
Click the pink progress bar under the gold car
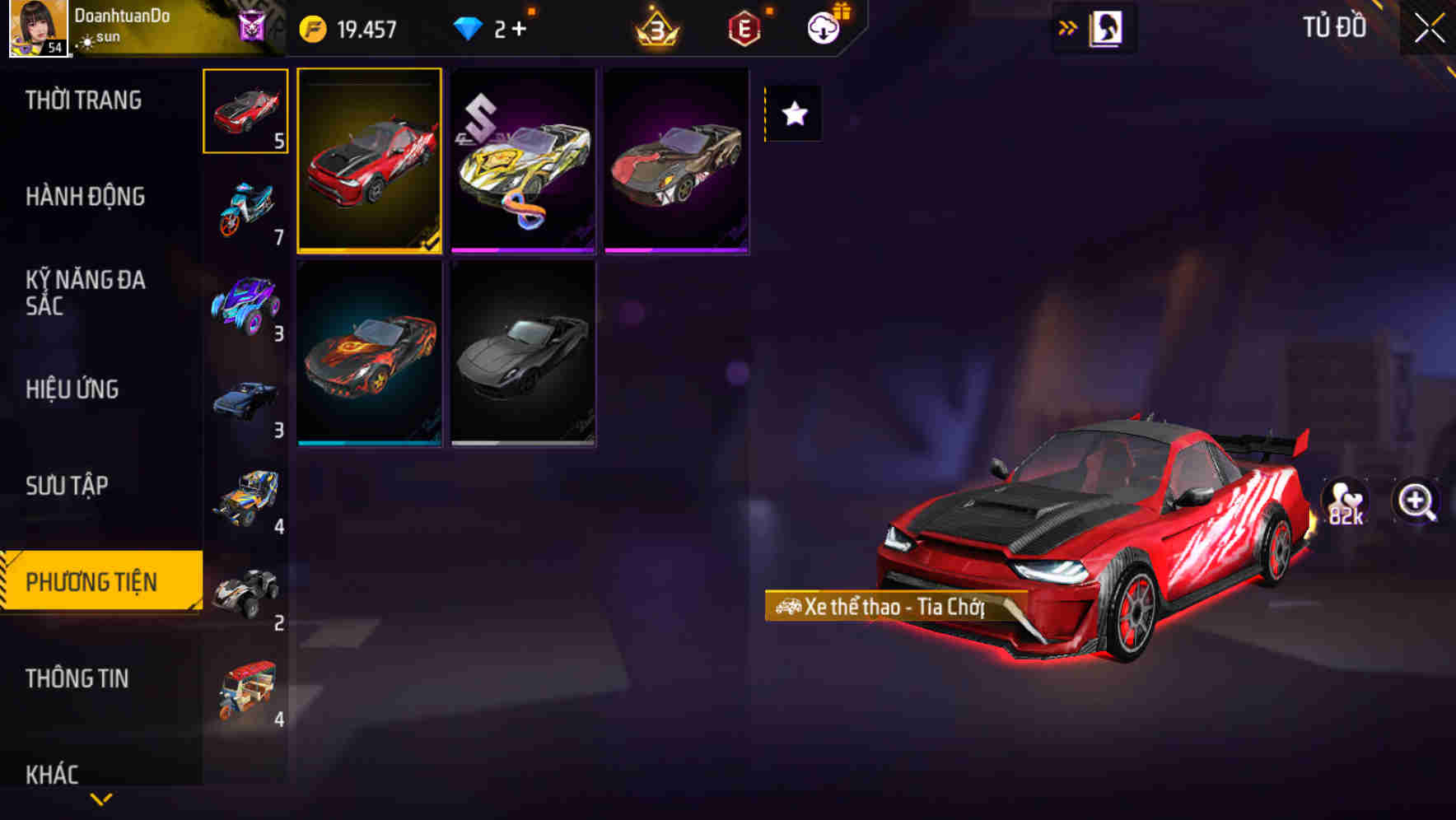pyautogui.click(x=522, y=249)
